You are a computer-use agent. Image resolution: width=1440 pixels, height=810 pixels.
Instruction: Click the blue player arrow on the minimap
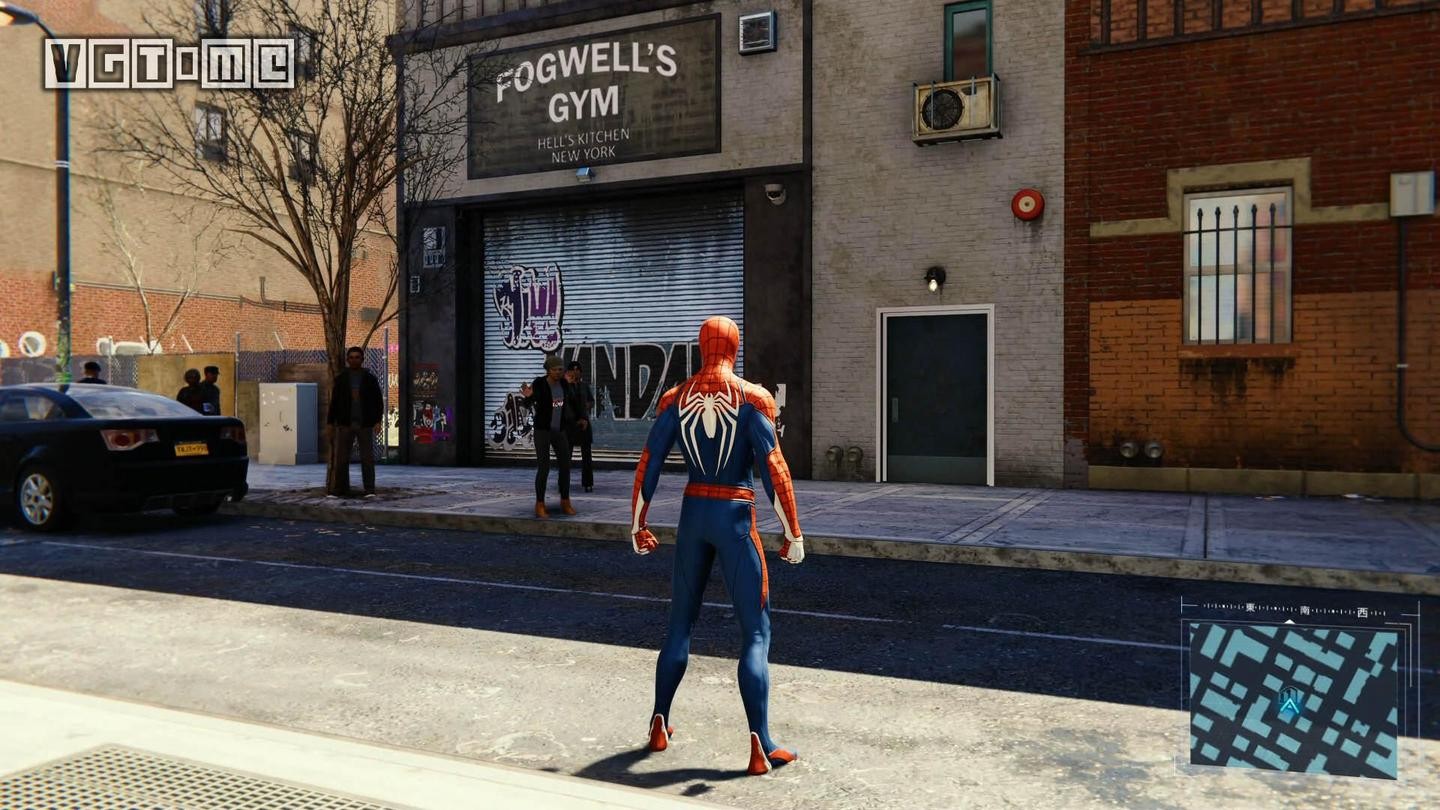click(x=1290, y=707)
